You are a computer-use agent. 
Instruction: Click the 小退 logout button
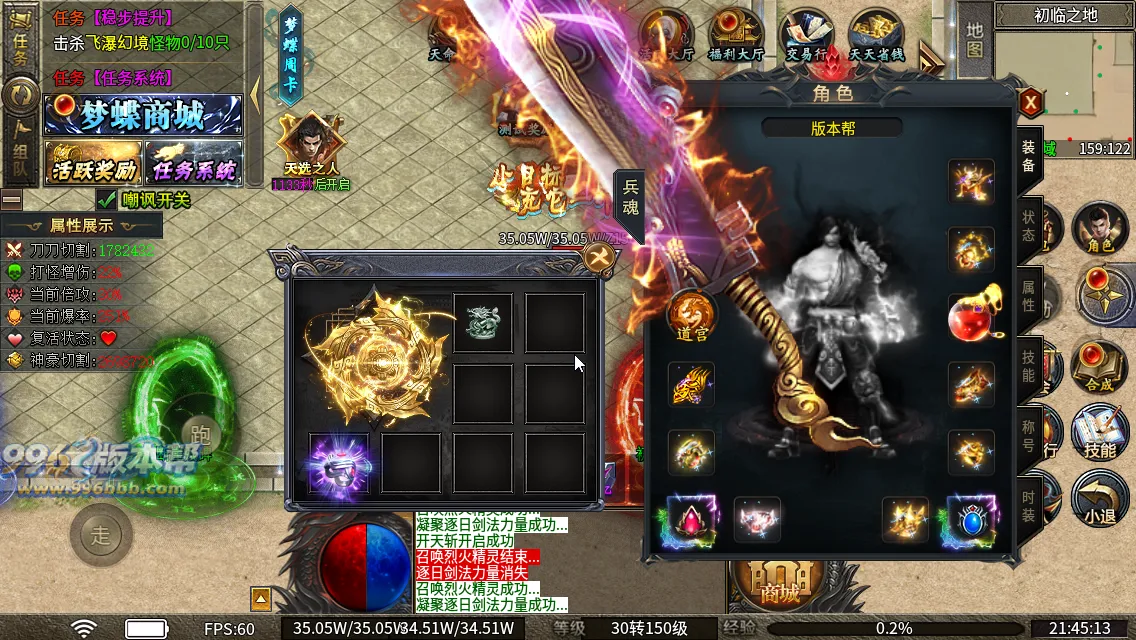[x=1099, y=500]
